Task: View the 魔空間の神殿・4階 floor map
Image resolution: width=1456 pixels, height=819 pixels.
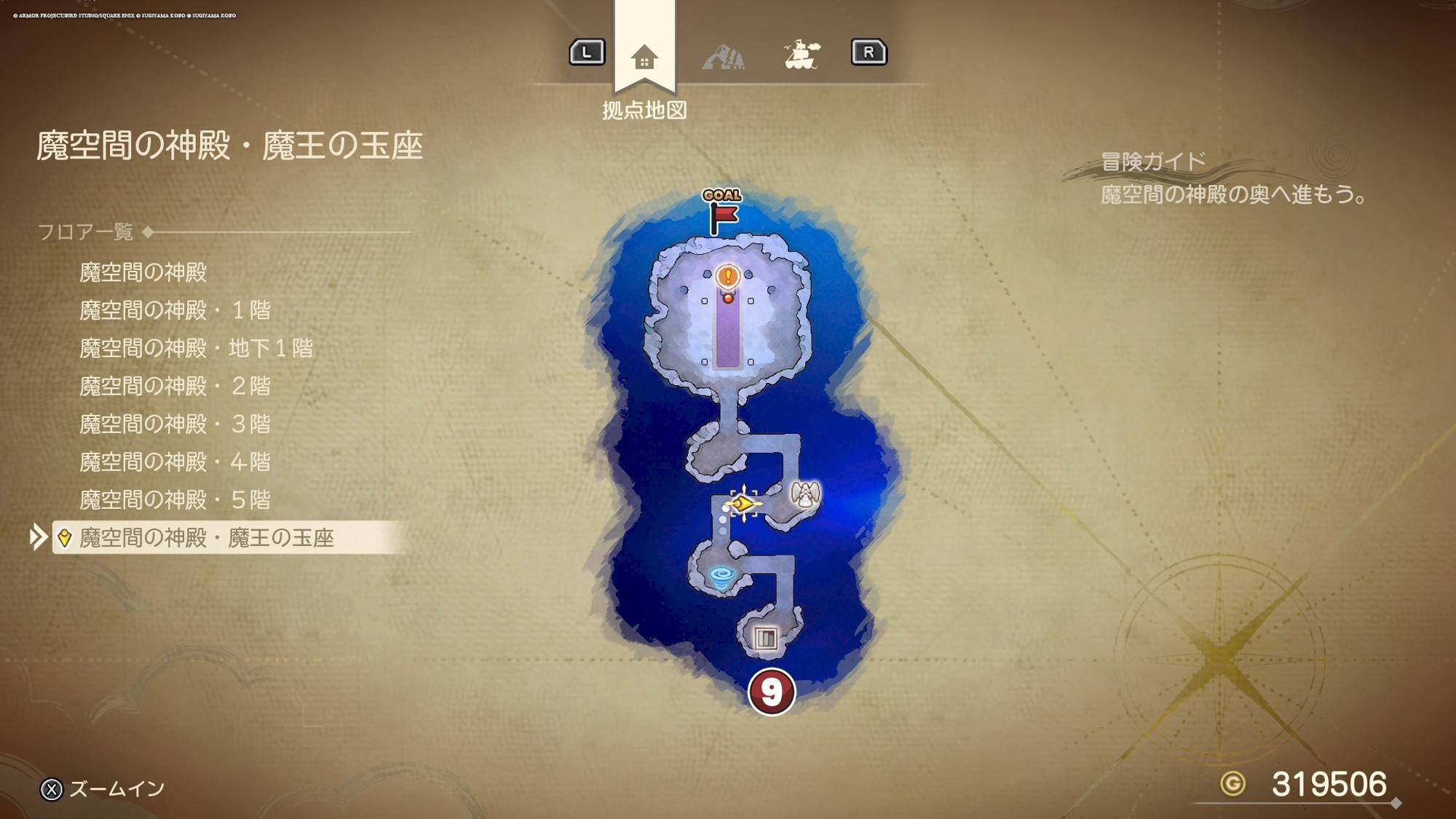Action: coord(175,462)
